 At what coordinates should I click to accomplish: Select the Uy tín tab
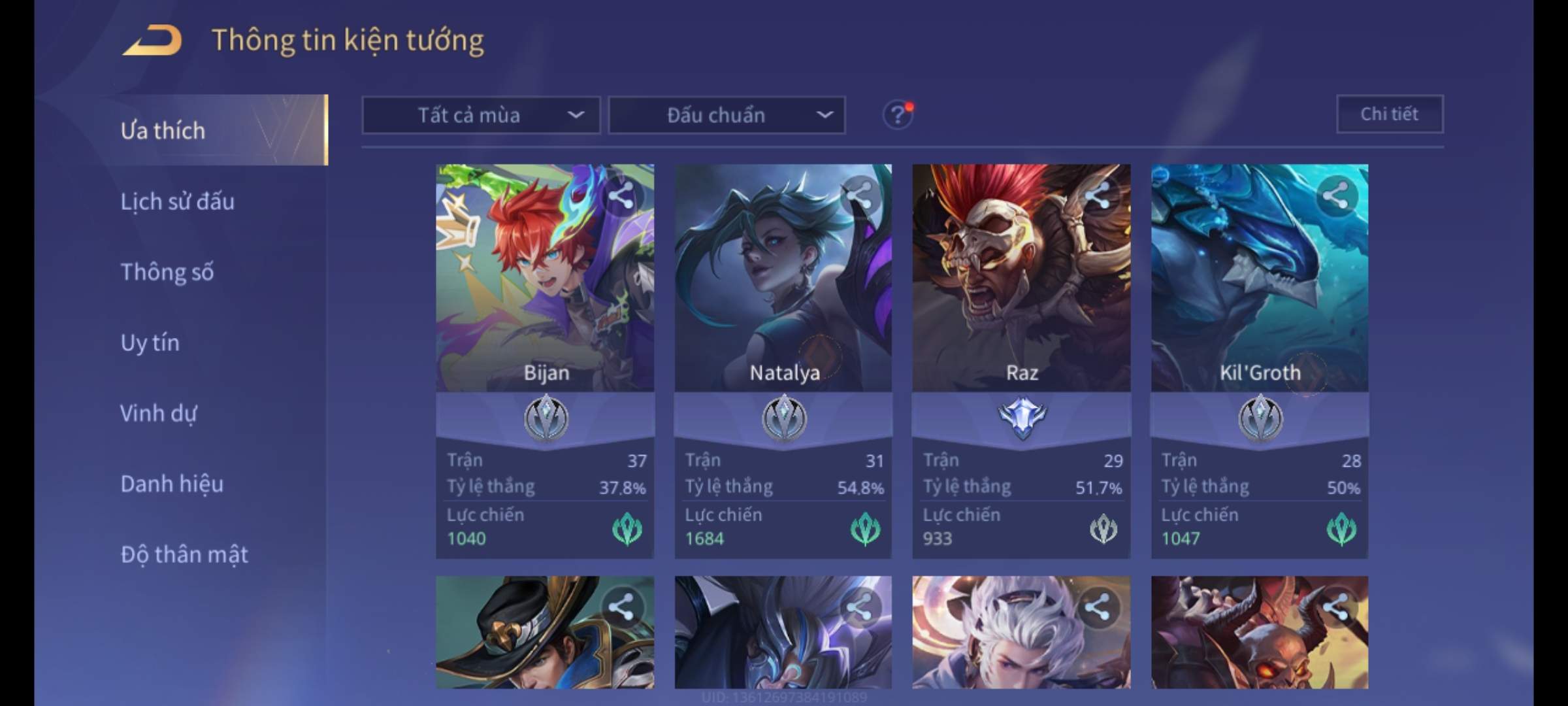coord(150,343)
